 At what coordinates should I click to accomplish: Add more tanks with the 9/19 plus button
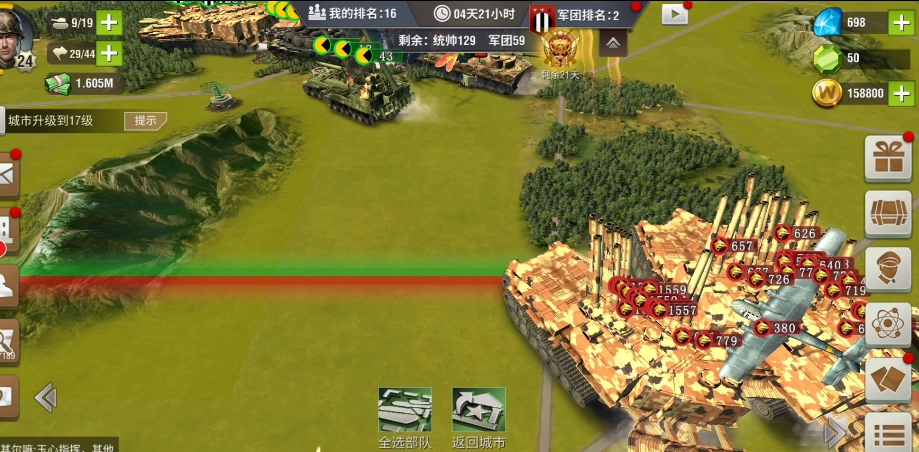108,22
